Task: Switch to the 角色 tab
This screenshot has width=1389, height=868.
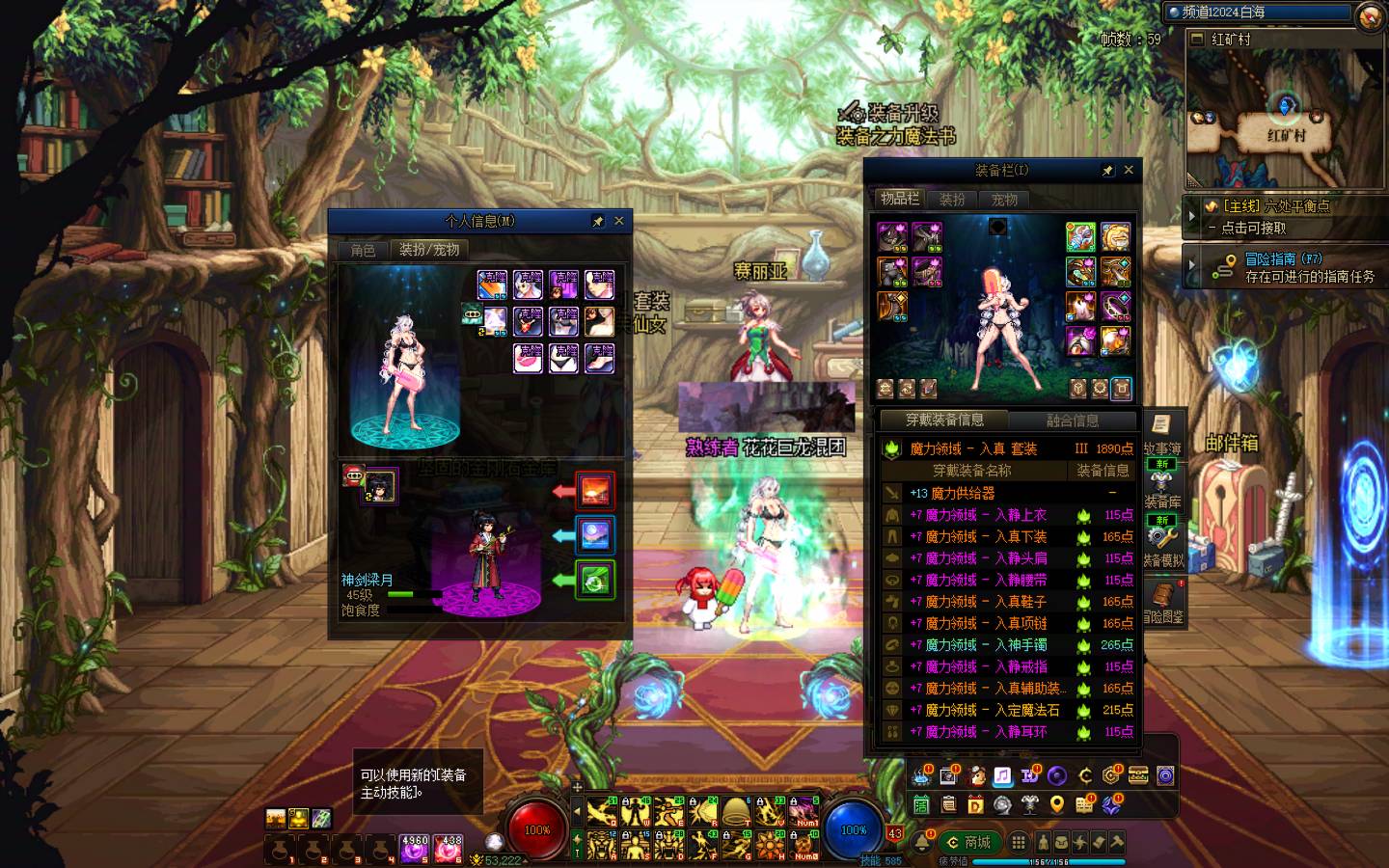Action: [364, 250]
